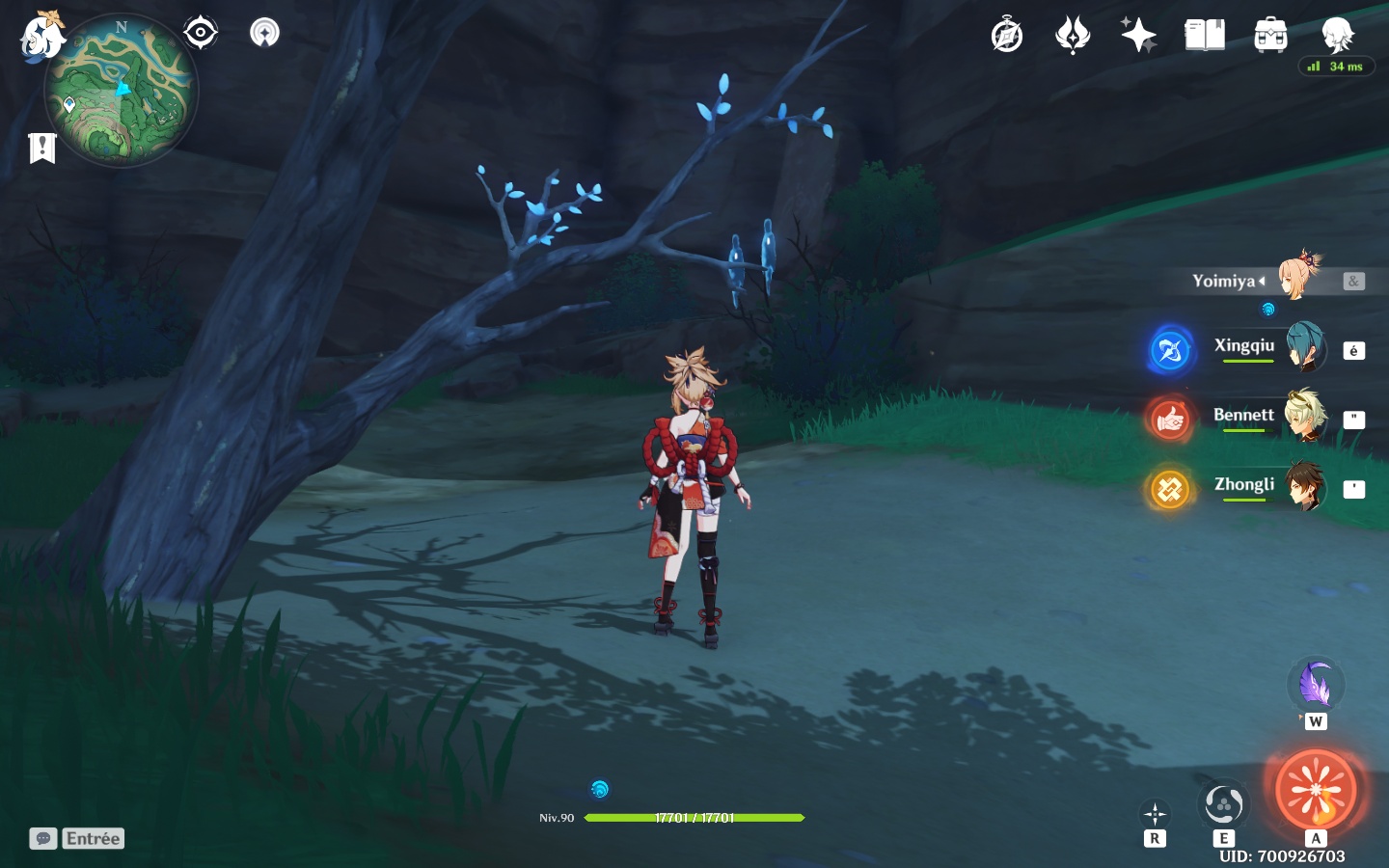Open the chat box labeled Entrée
The height and width of the screenshot is (868, 1389).
point(78,838)
